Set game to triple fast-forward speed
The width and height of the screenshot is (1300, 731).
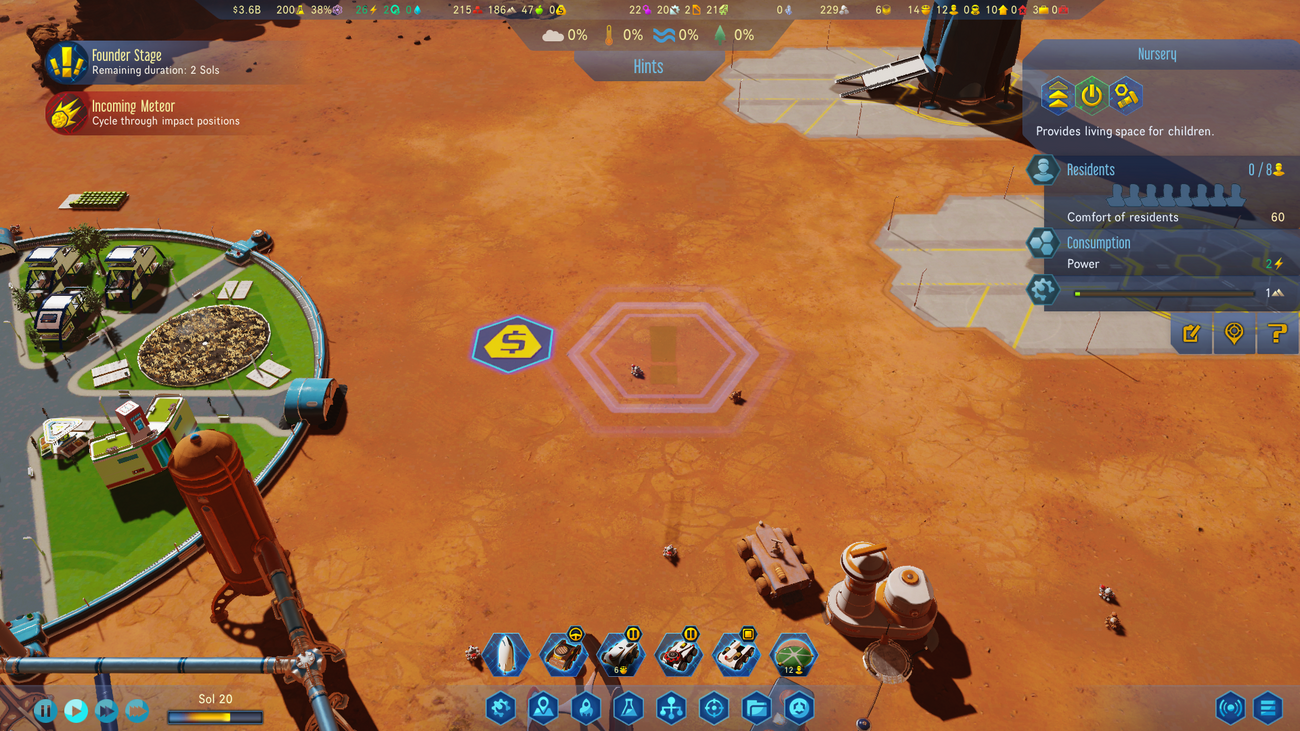coord(137,711)
